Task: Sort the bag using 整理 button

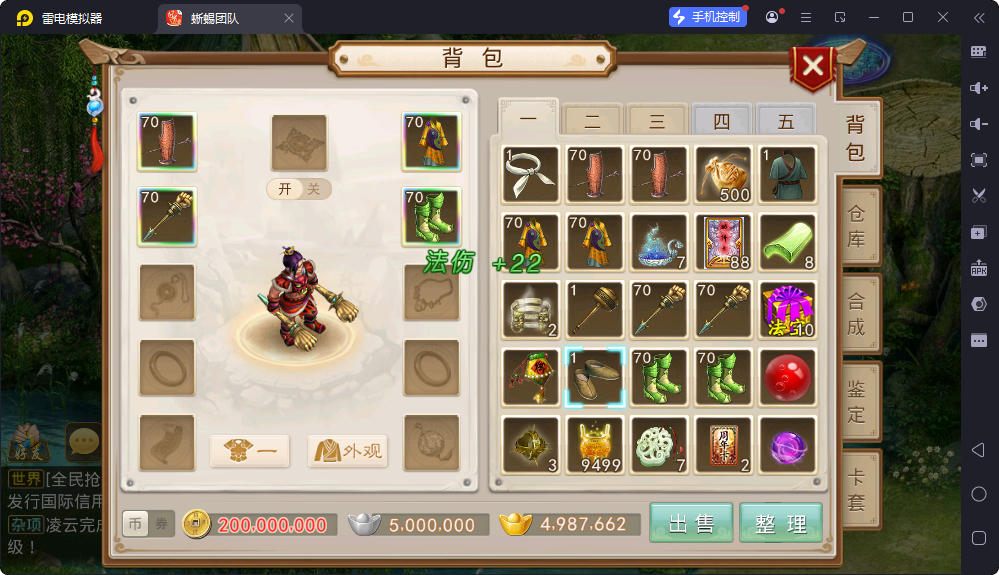Action: tap(781, 524)
